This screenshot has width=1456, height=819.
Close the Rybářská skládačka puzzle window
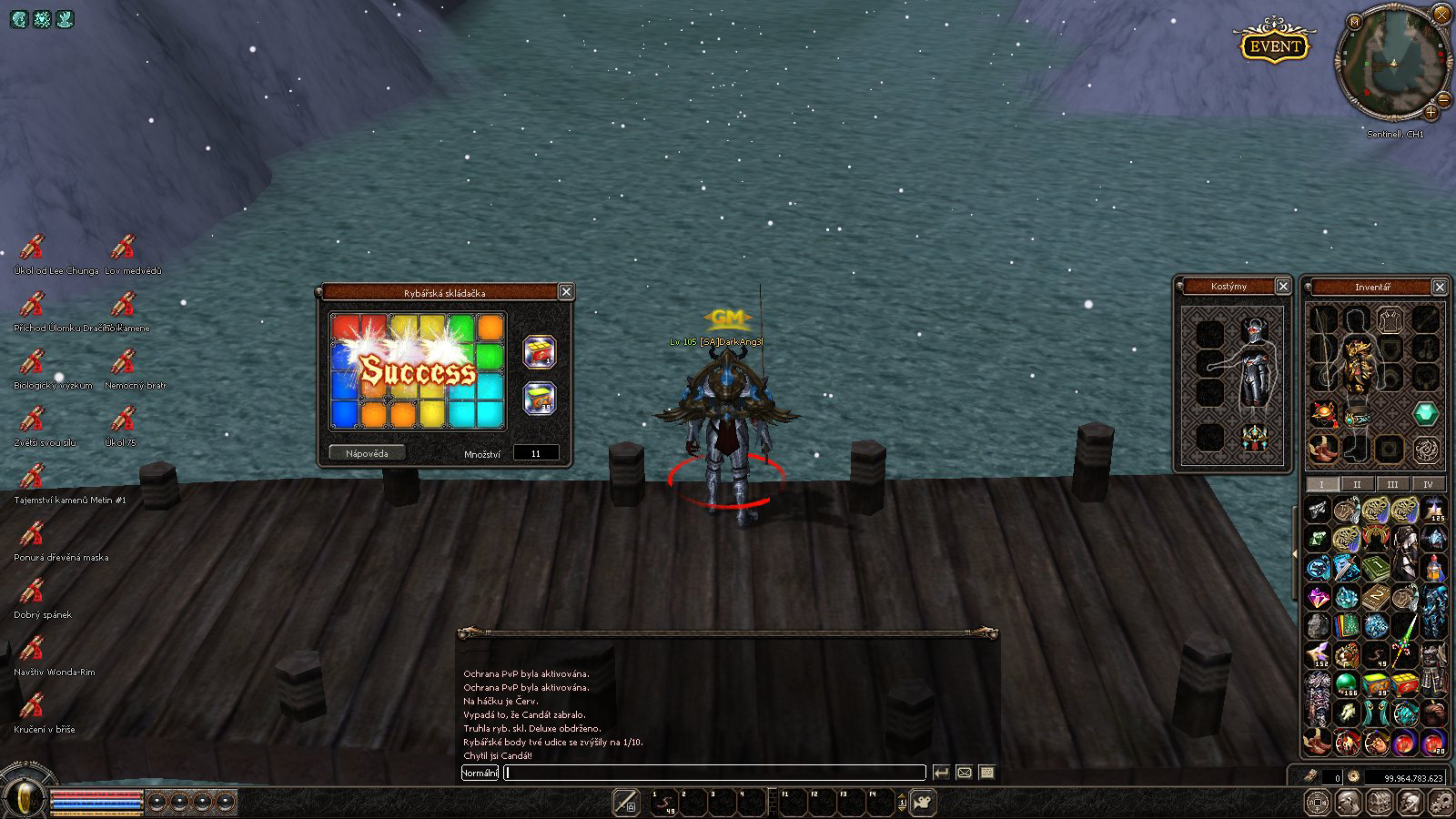click(566, 291)
